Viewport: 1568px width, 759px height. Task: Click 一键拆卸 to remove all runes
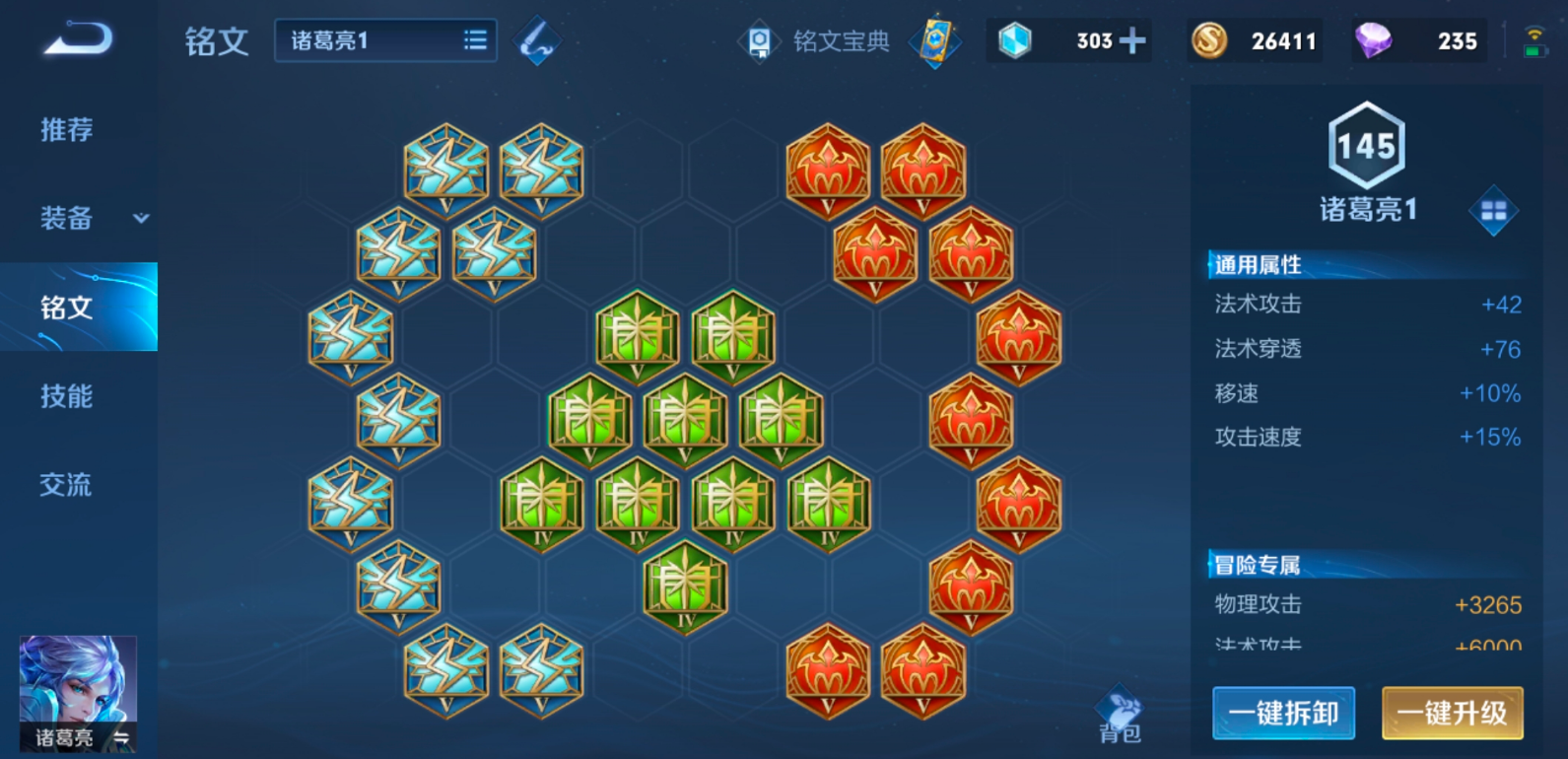click(x=1283, y=713)
